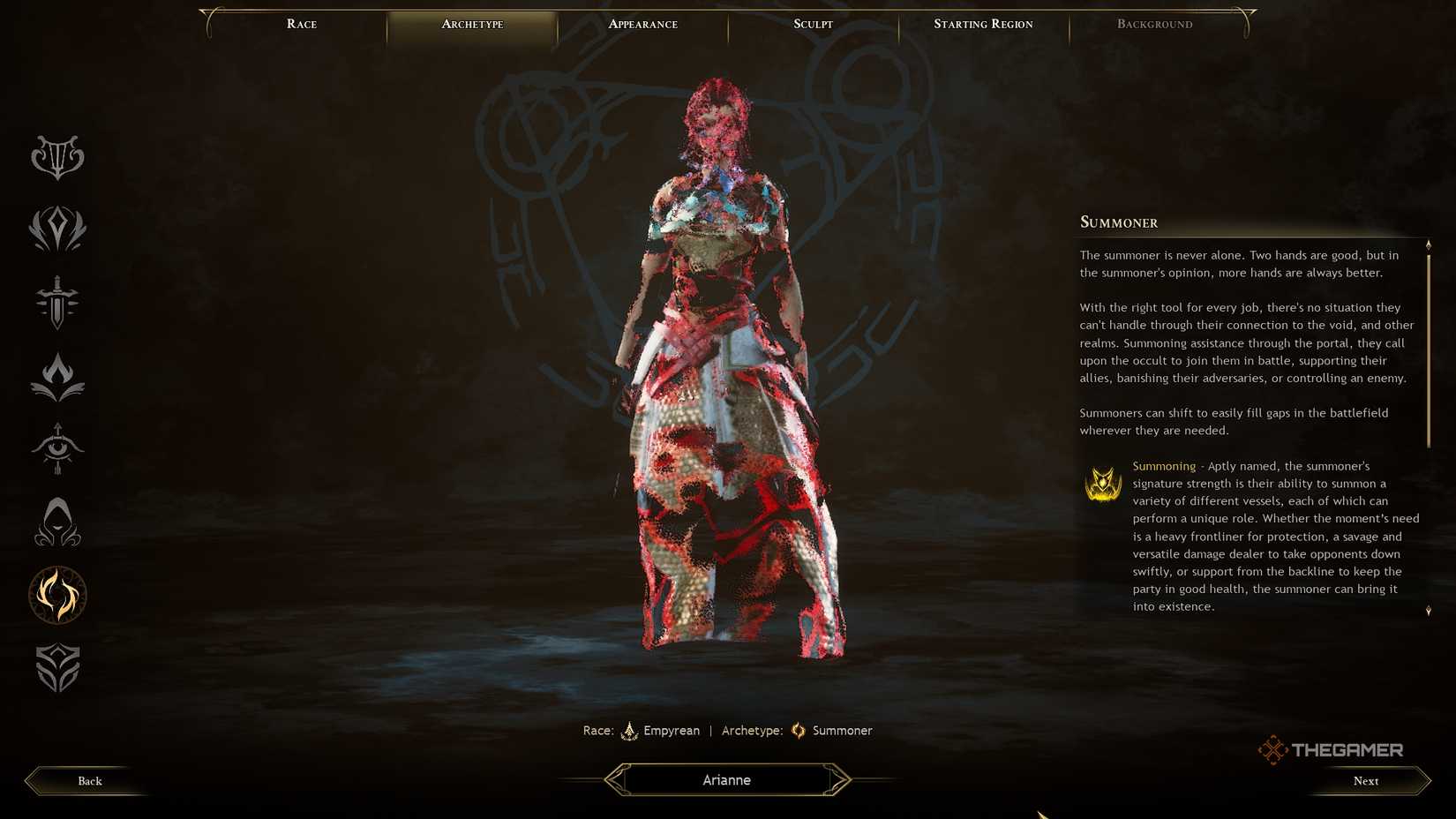Select the sword archetype icon
Image resolution: width=1456 pixels, height=819 pixels.
point(57,303)
